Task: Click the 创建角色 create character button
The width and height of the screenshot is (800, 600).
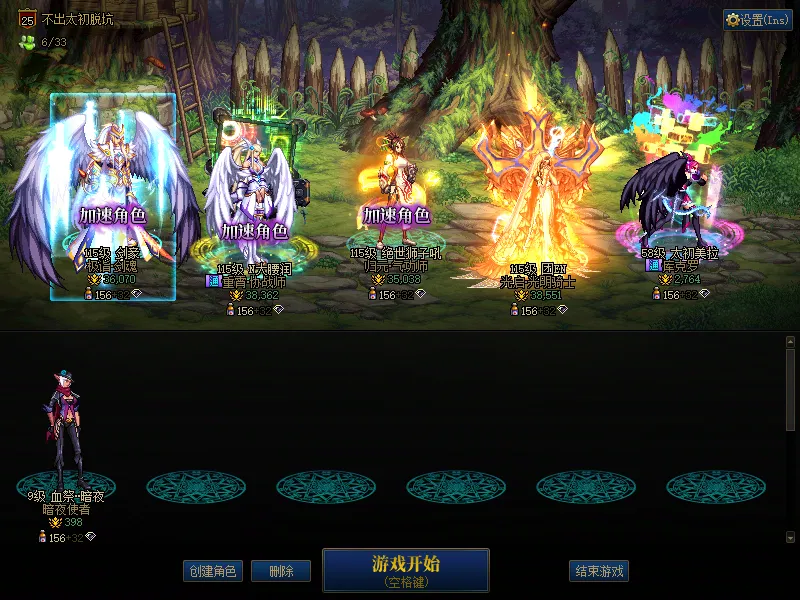Action: [213, 571]
